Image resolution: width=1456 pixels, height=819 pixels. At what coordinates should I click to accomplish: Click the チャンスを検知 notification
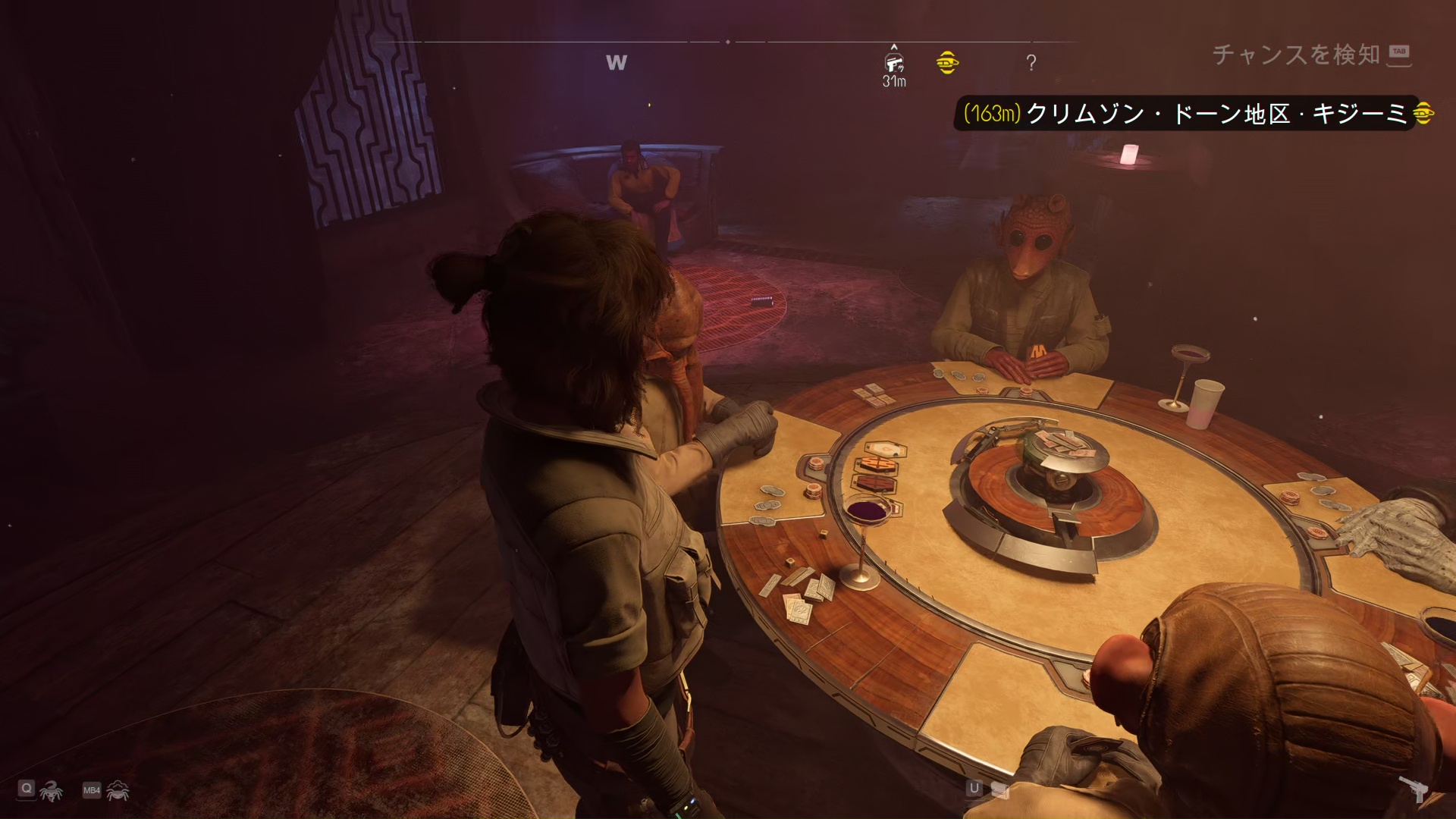pos(1295,55)
